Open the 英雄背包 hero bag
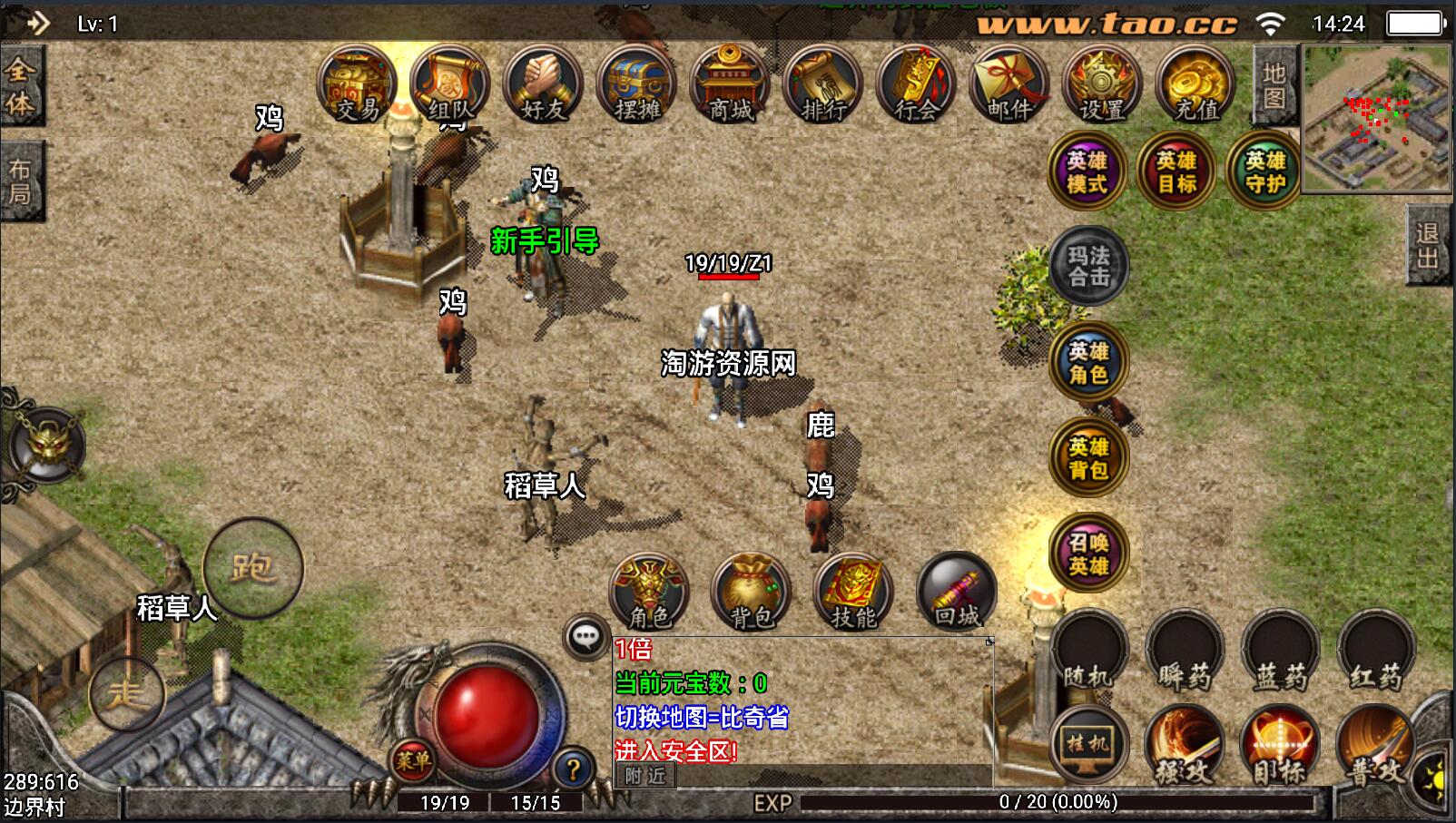The height and width of the screenshot is (823, 1456). point(1088,457)
